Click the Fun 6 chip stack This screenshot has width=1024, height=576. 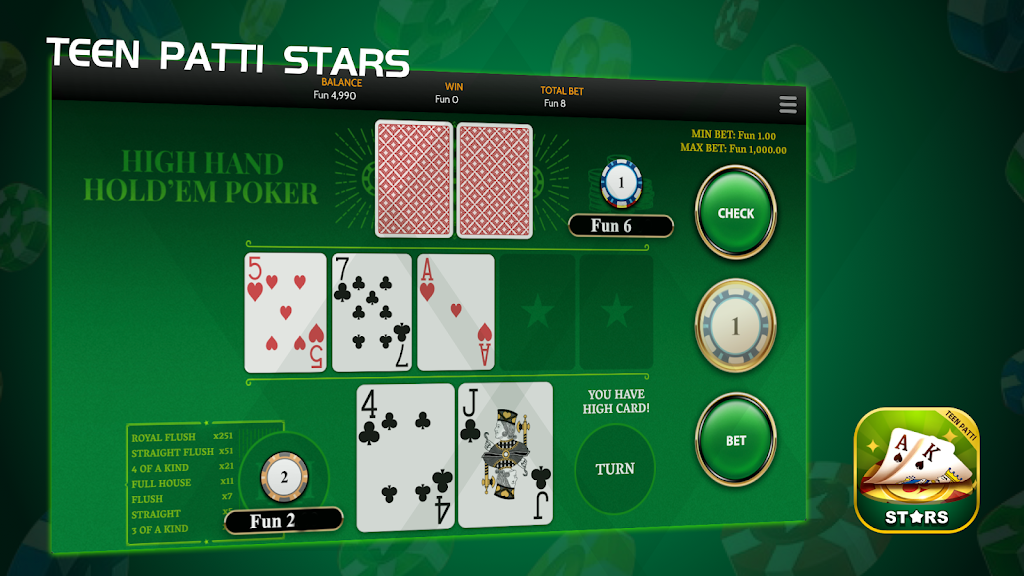(x=620, y=185)
